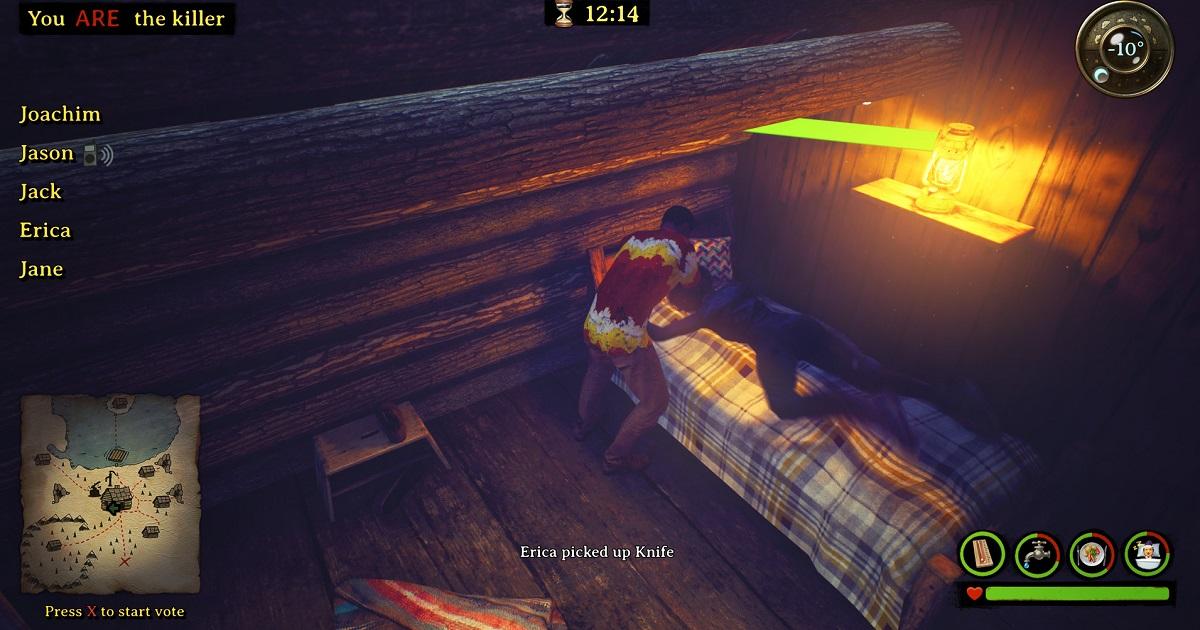Image resolution: width=1200 pixels, height=630 pixels.
Task: Choose Jack from the player list
Action: 41,192
